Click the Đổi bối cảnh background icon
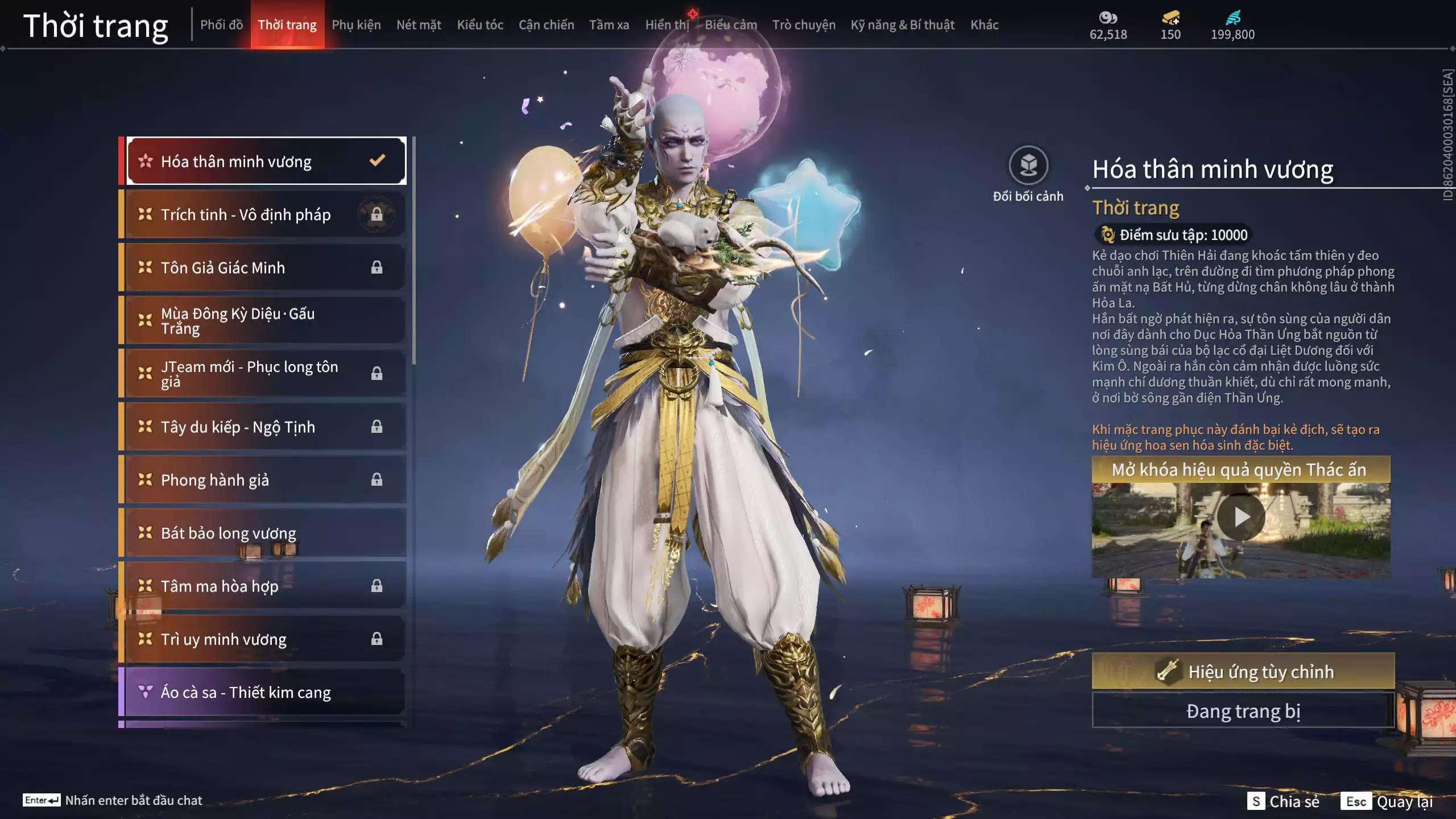Screen dimensions: 1456x819 (1028, 166)
